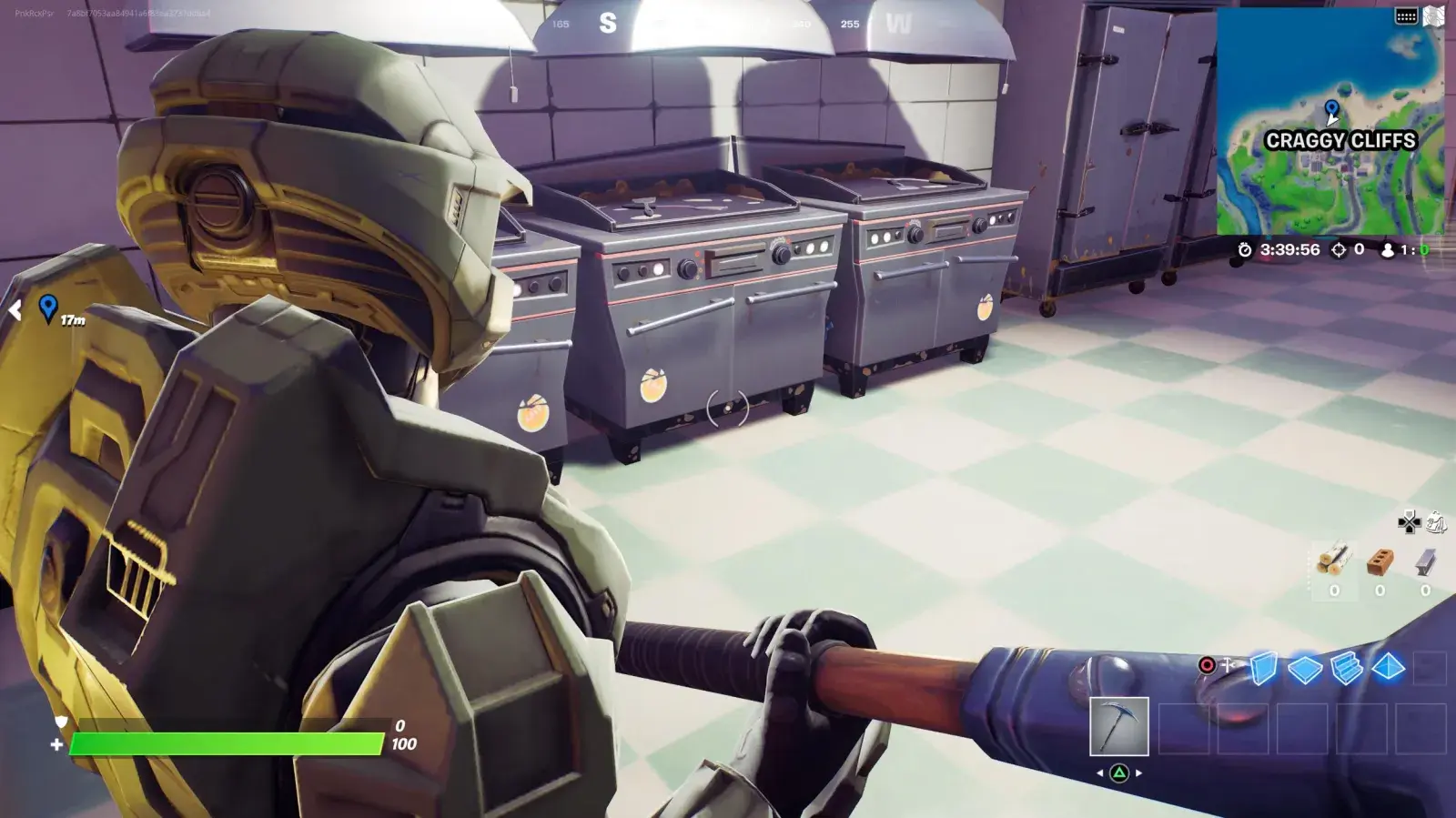Click the right arrow beside the triangle button
Viewport: 1456px width, 818px height.
click(1138, 773)
